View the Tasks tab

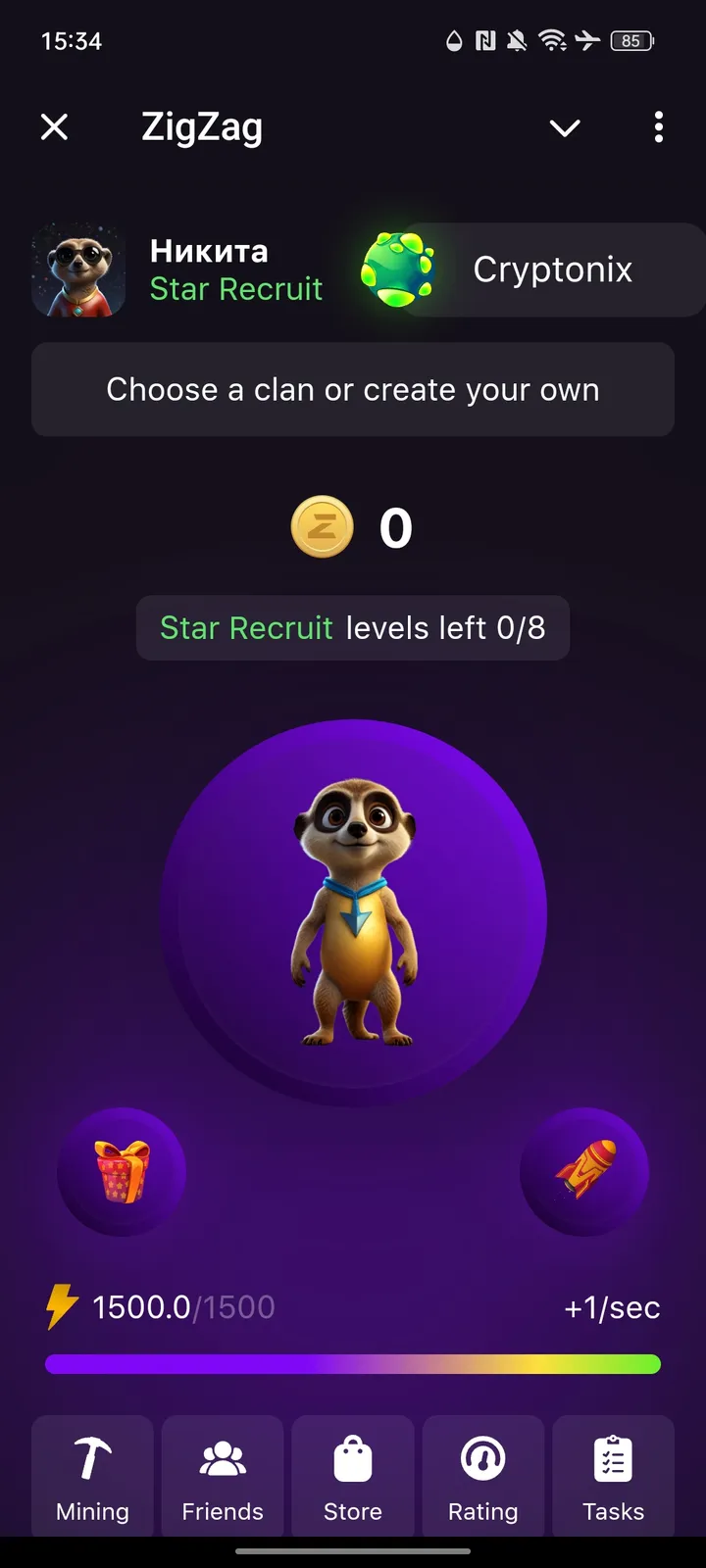614,1476
